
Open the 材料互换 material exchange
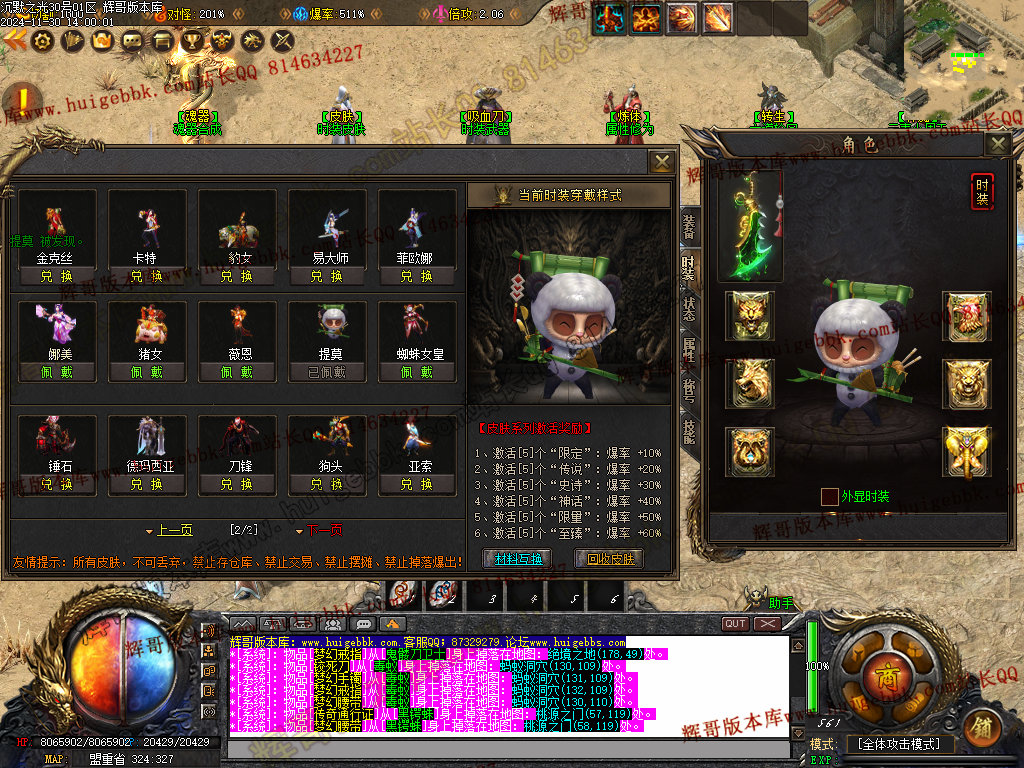pos(517,559)
